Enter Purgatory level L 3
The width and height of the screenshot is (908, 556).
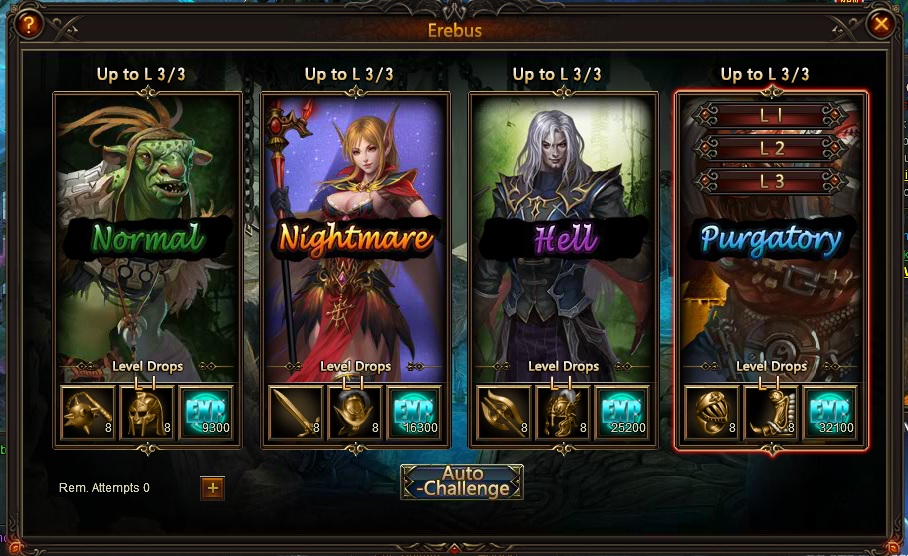tap(771, 181)
